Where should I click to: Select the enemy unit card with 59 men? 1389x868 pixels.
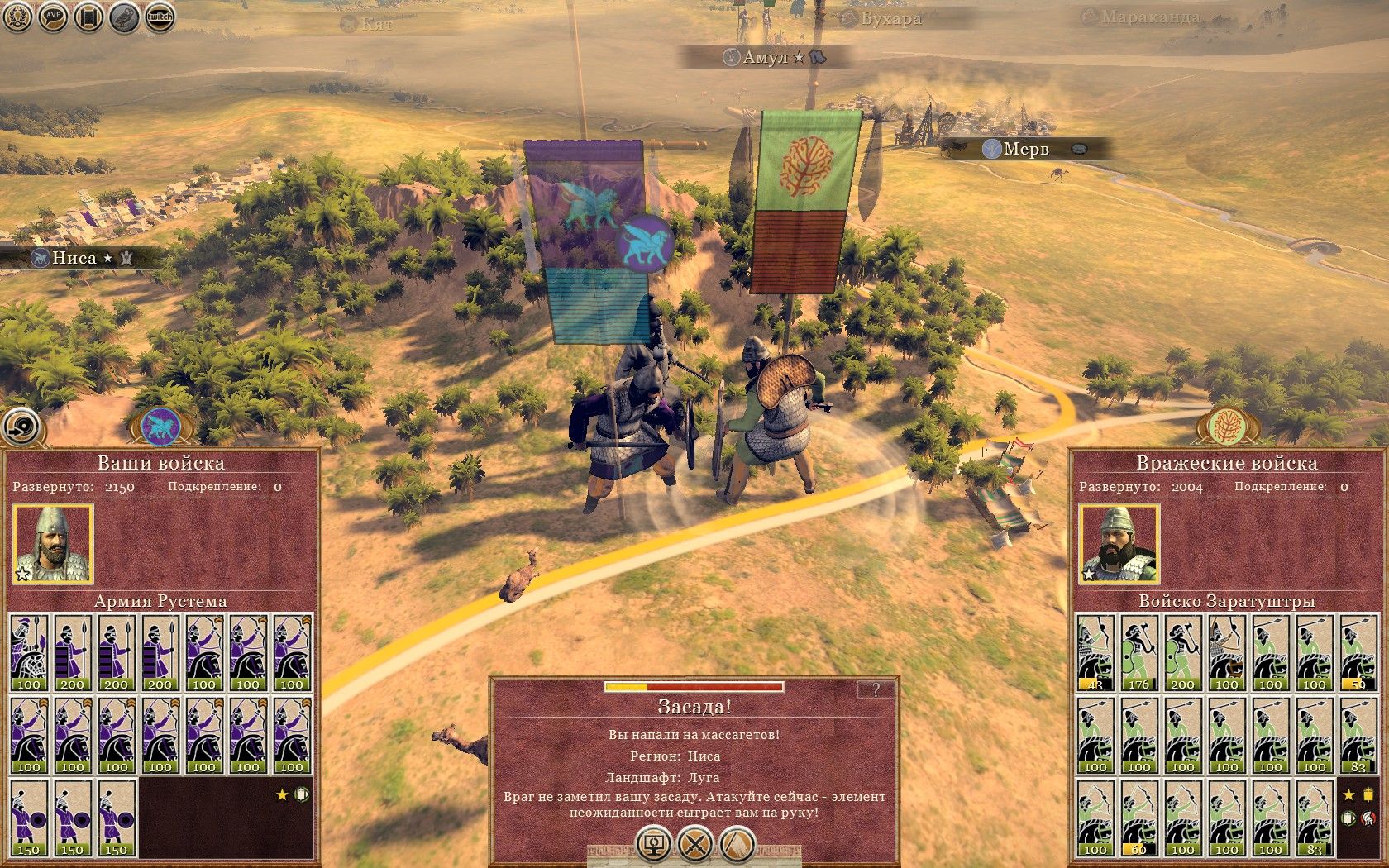coord(1358,653)
